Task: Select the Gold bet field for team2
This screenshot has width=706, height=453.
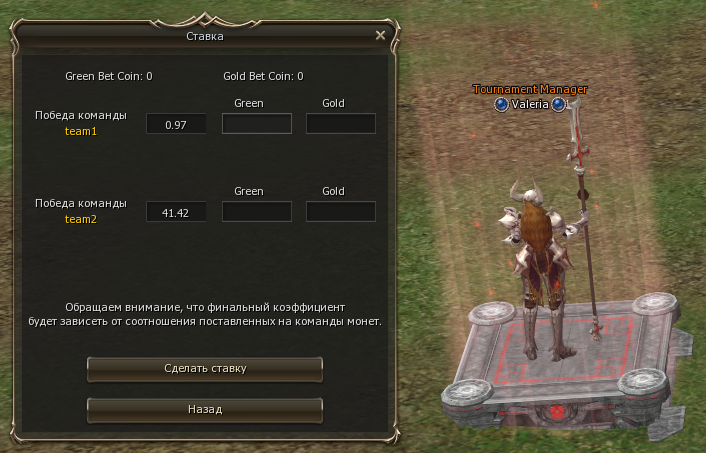Action: [341, 212]
